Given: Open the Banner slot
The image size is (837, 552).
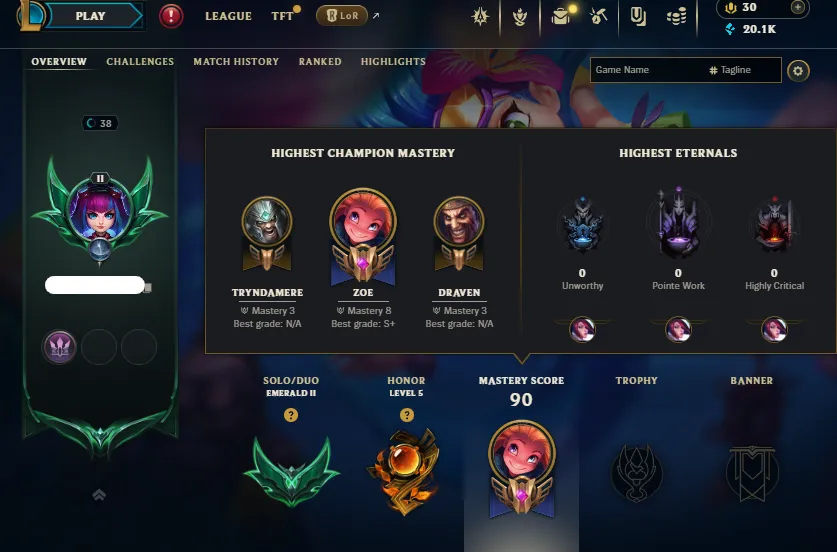Looking at the screenshot, I should (751, 468).
